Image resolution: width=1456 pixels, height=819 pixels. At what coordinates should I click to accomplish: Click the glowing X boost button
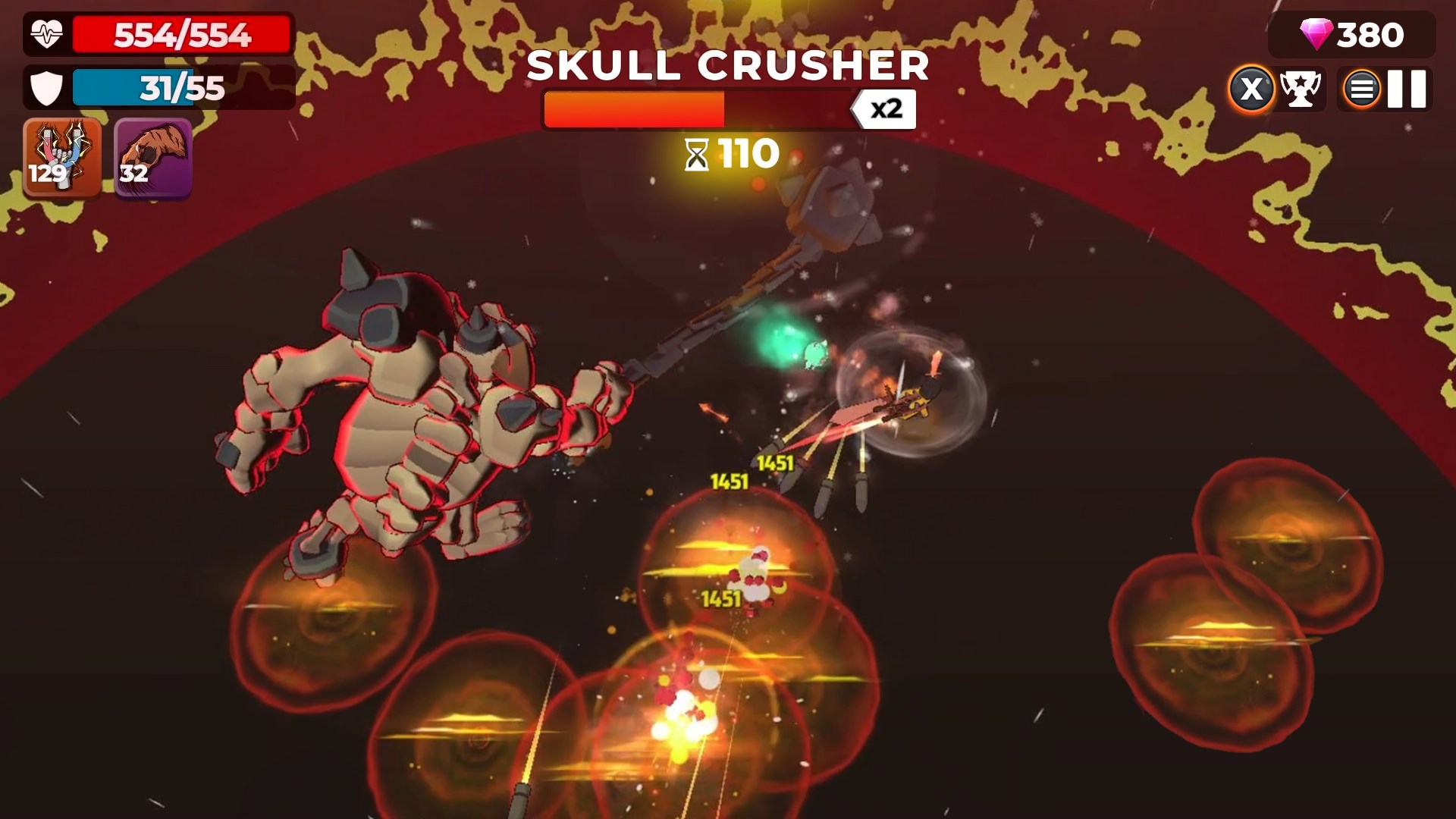tap(1252, 87)
